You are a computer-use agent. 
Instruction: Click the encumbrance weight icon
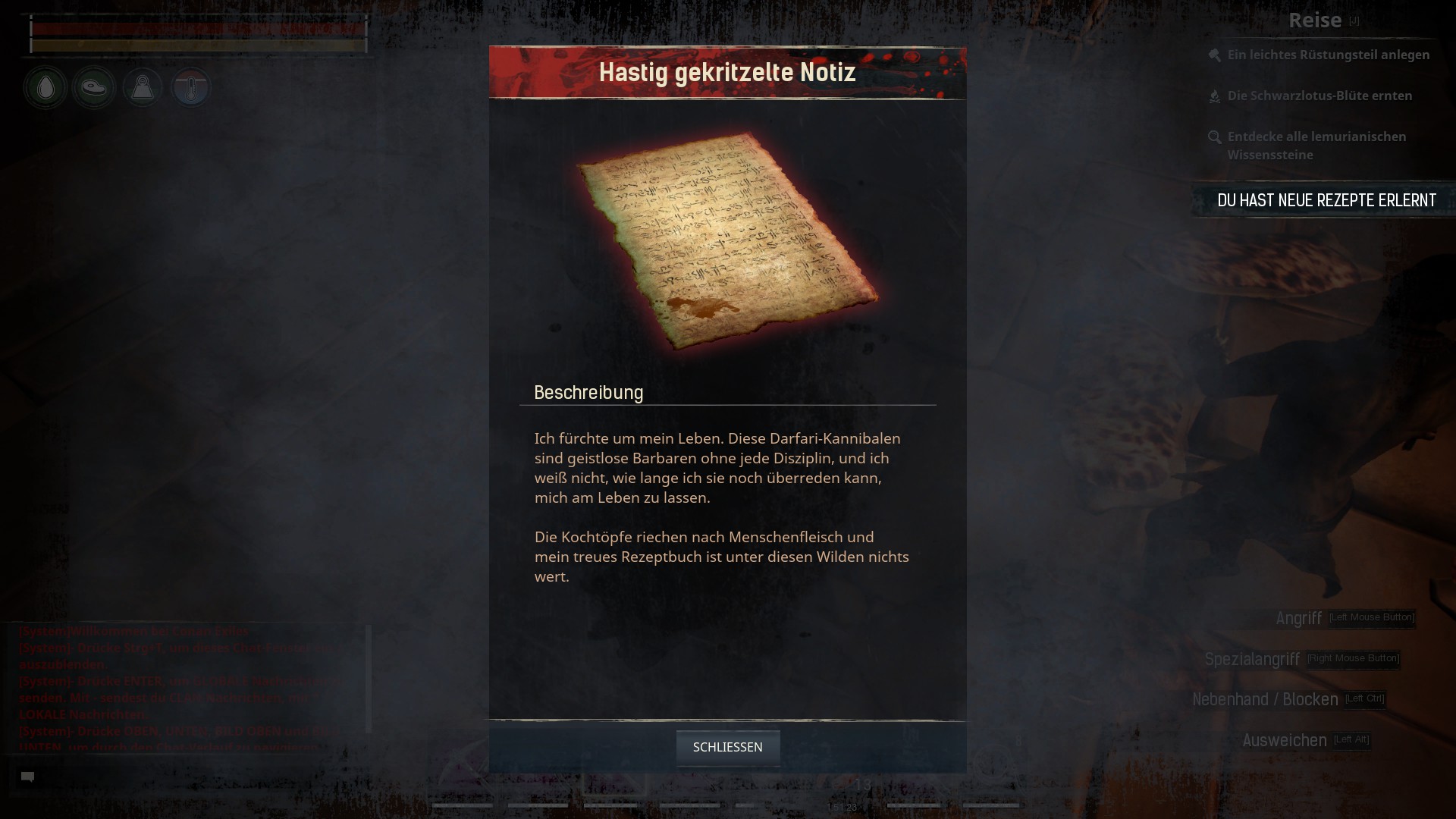pyautogui.click(x=143, y=88)
